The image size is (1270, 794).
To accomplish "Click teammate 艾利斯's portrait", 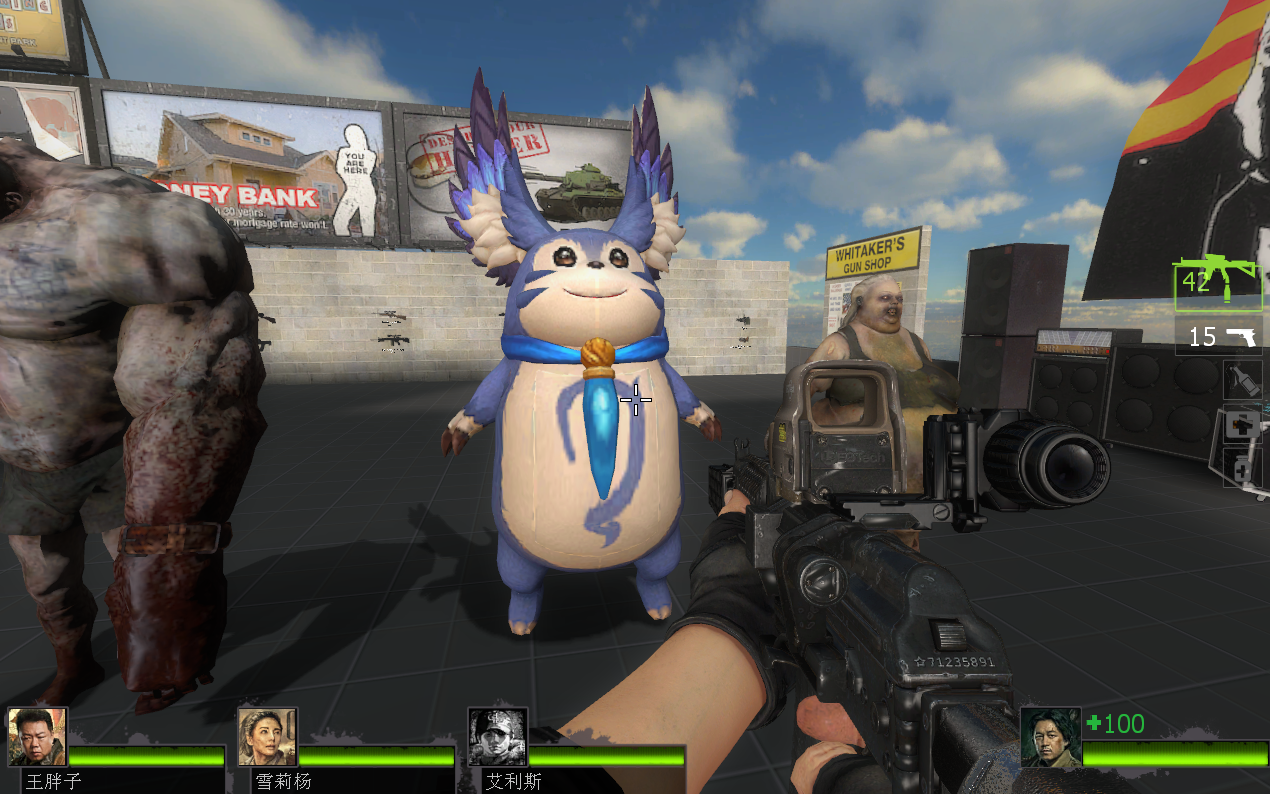I will click(497, 737).
